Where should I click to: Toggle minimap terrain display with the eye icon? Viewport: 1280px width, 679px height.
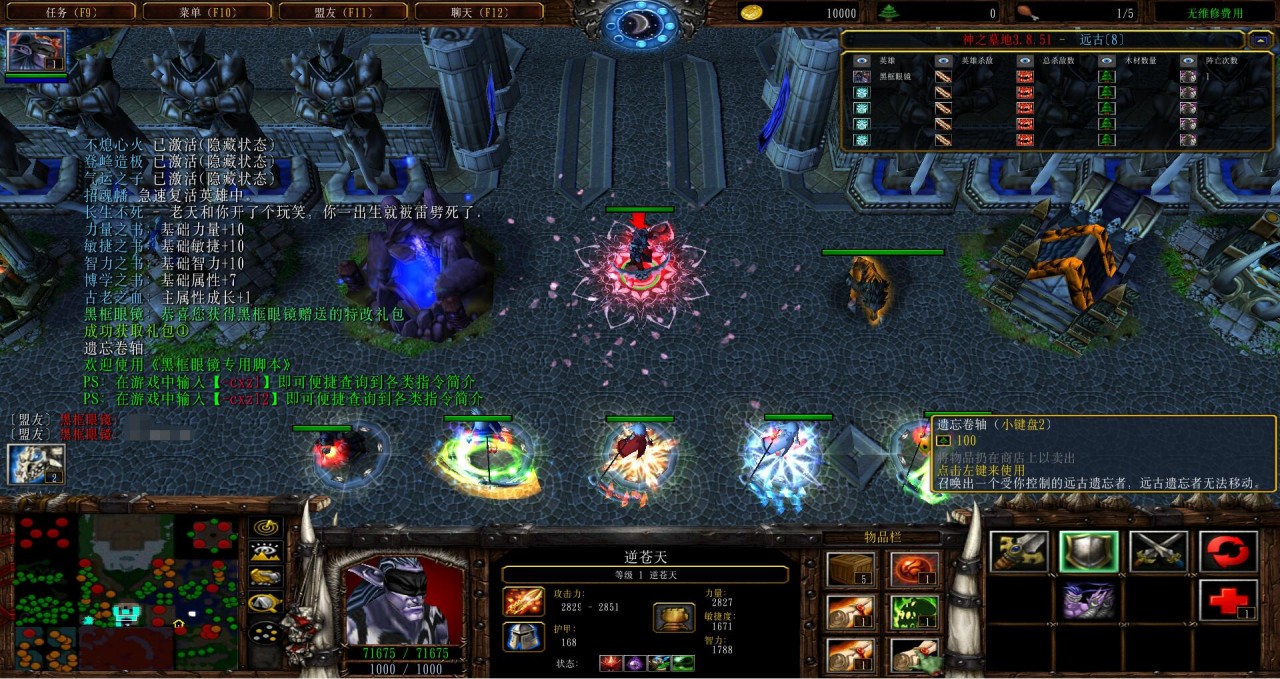(x=266, y=551)
